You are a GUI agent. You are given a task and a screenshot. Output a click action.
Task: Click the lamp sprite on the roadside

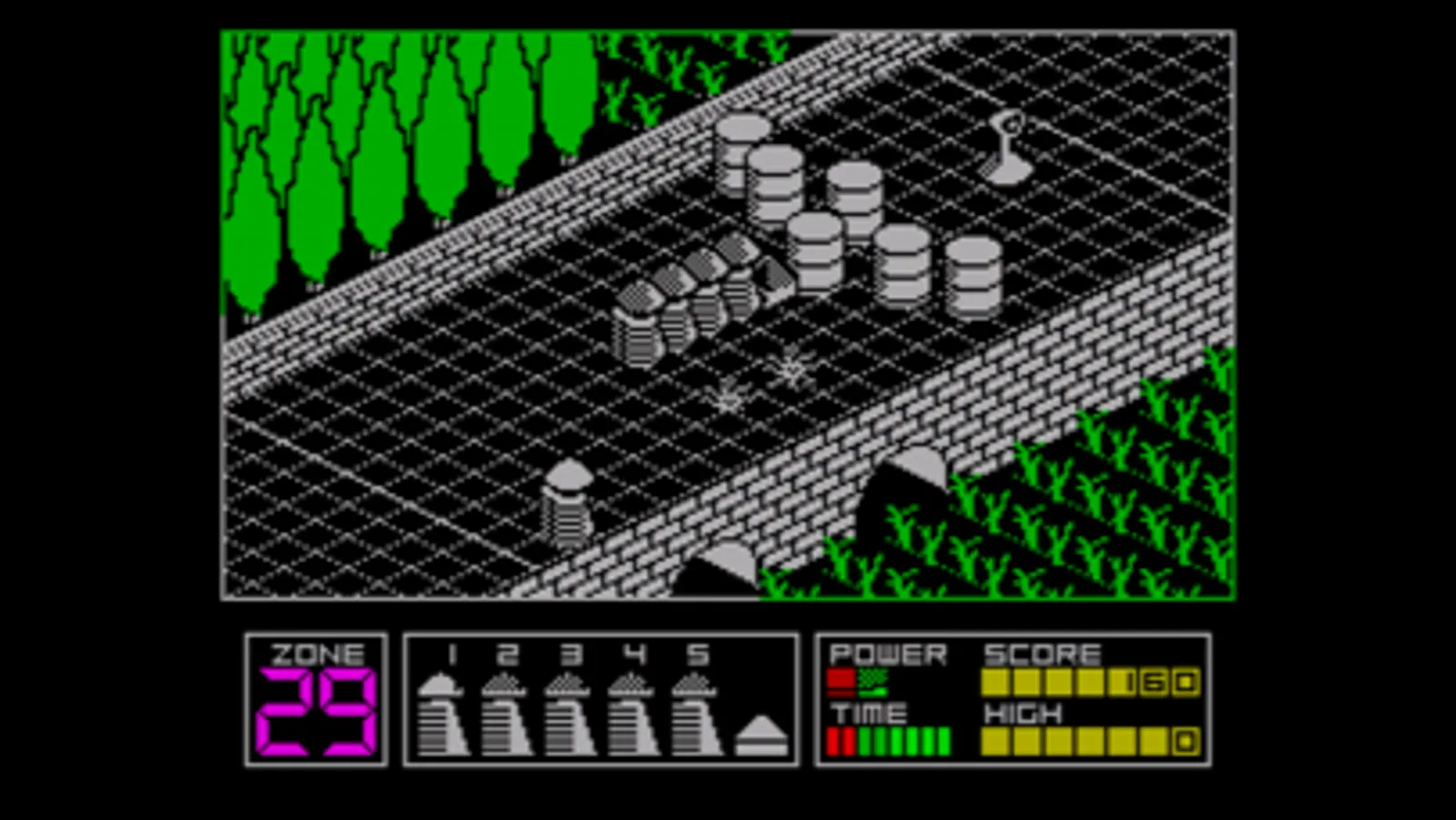(x=1005, y=150)
